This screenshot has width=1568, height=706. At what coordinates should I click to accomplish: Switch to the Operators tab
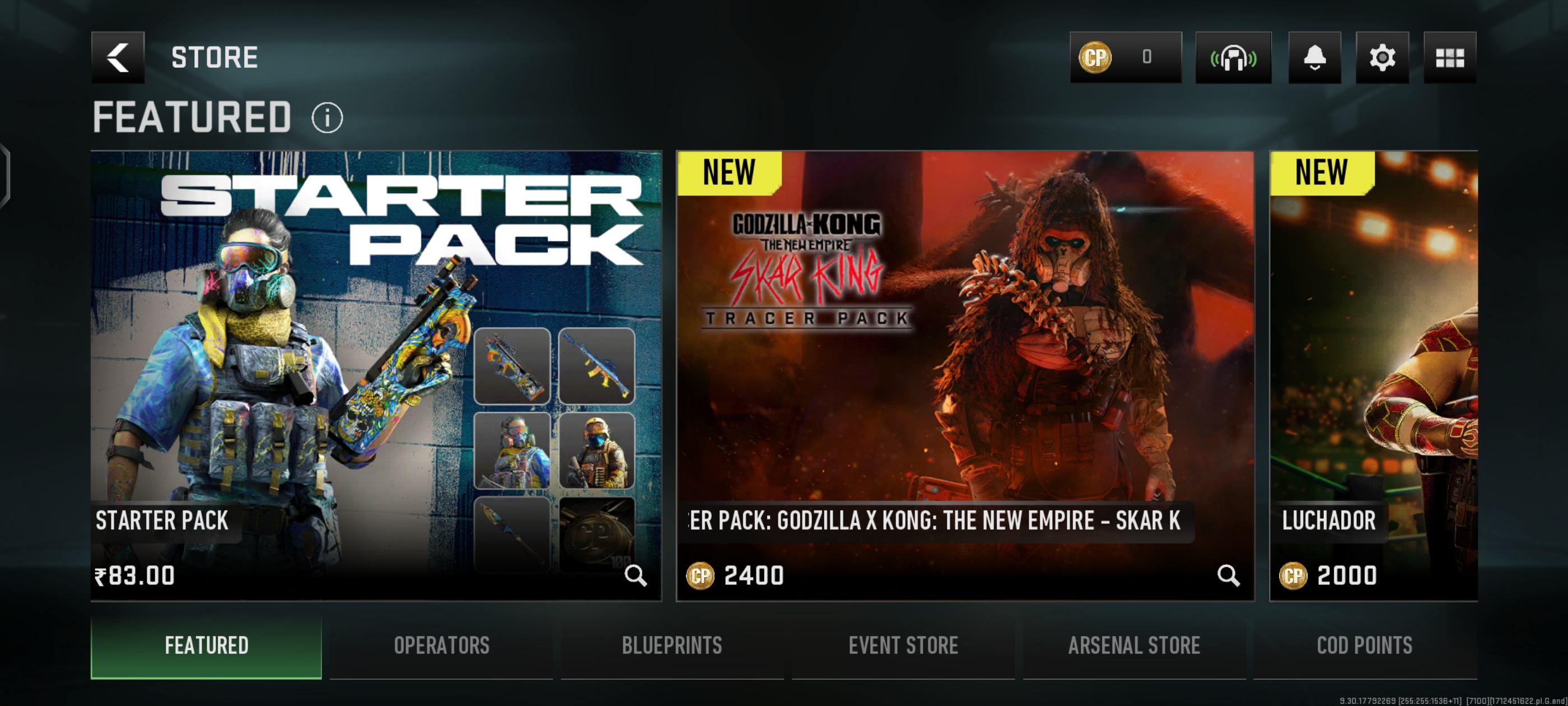(441, 645)
